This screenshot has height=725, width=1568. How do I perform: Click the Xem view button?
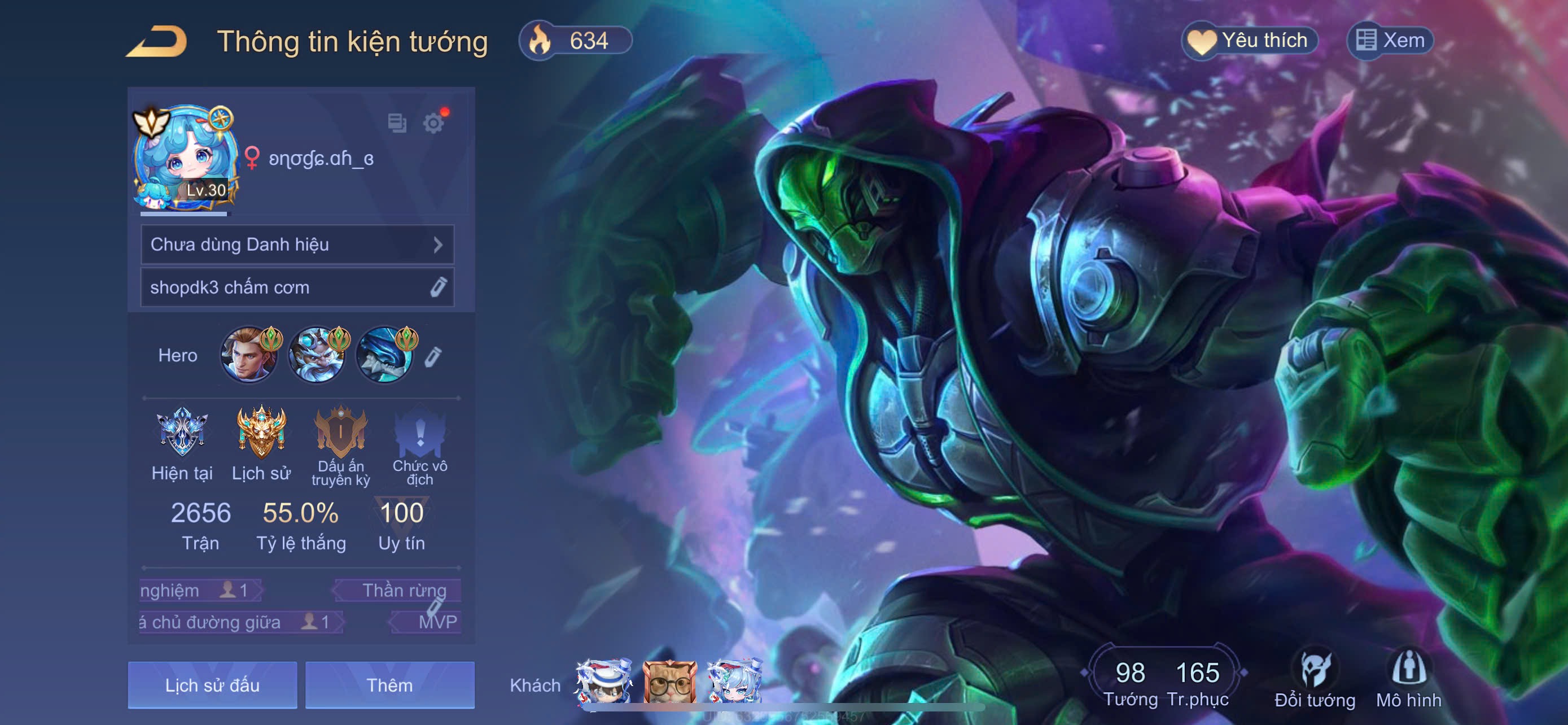tap(1390, 41)
